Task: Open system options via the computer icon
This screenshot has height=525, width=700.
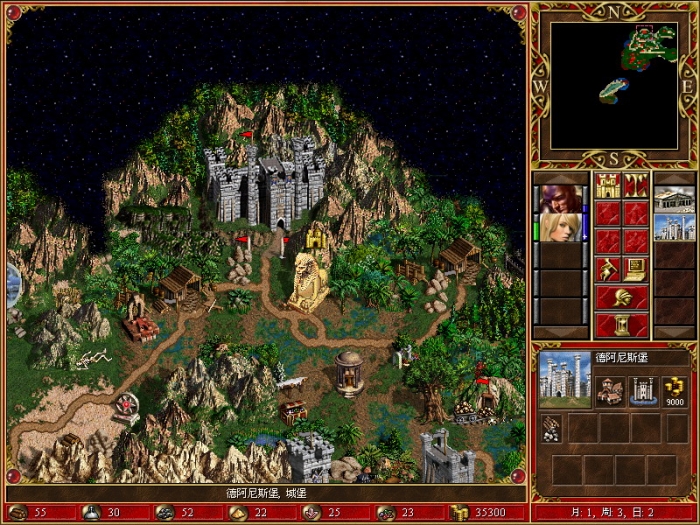Action: [636, 268]
